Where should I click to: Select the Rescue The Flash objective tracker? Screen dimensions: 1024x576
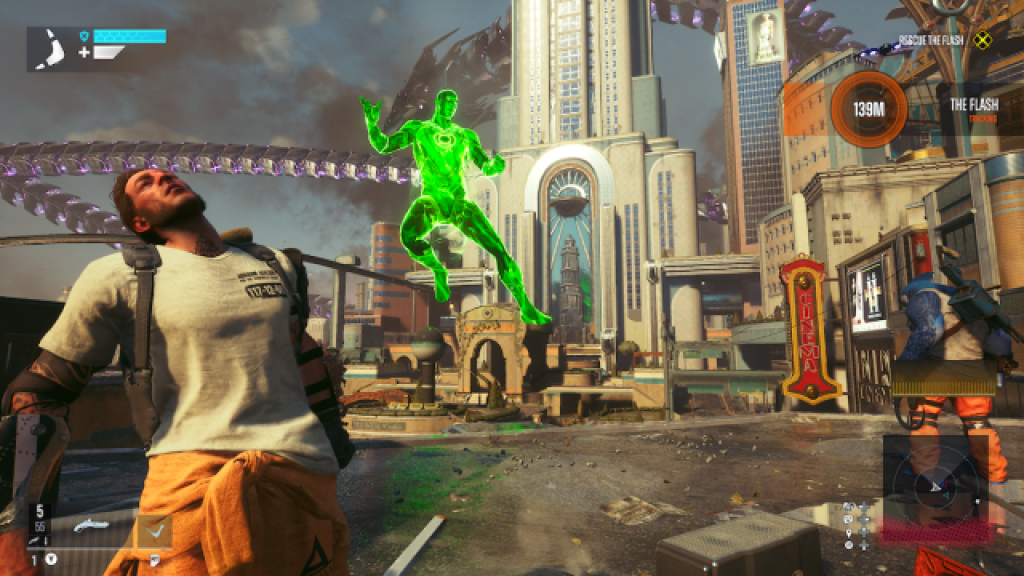point(930,40)
